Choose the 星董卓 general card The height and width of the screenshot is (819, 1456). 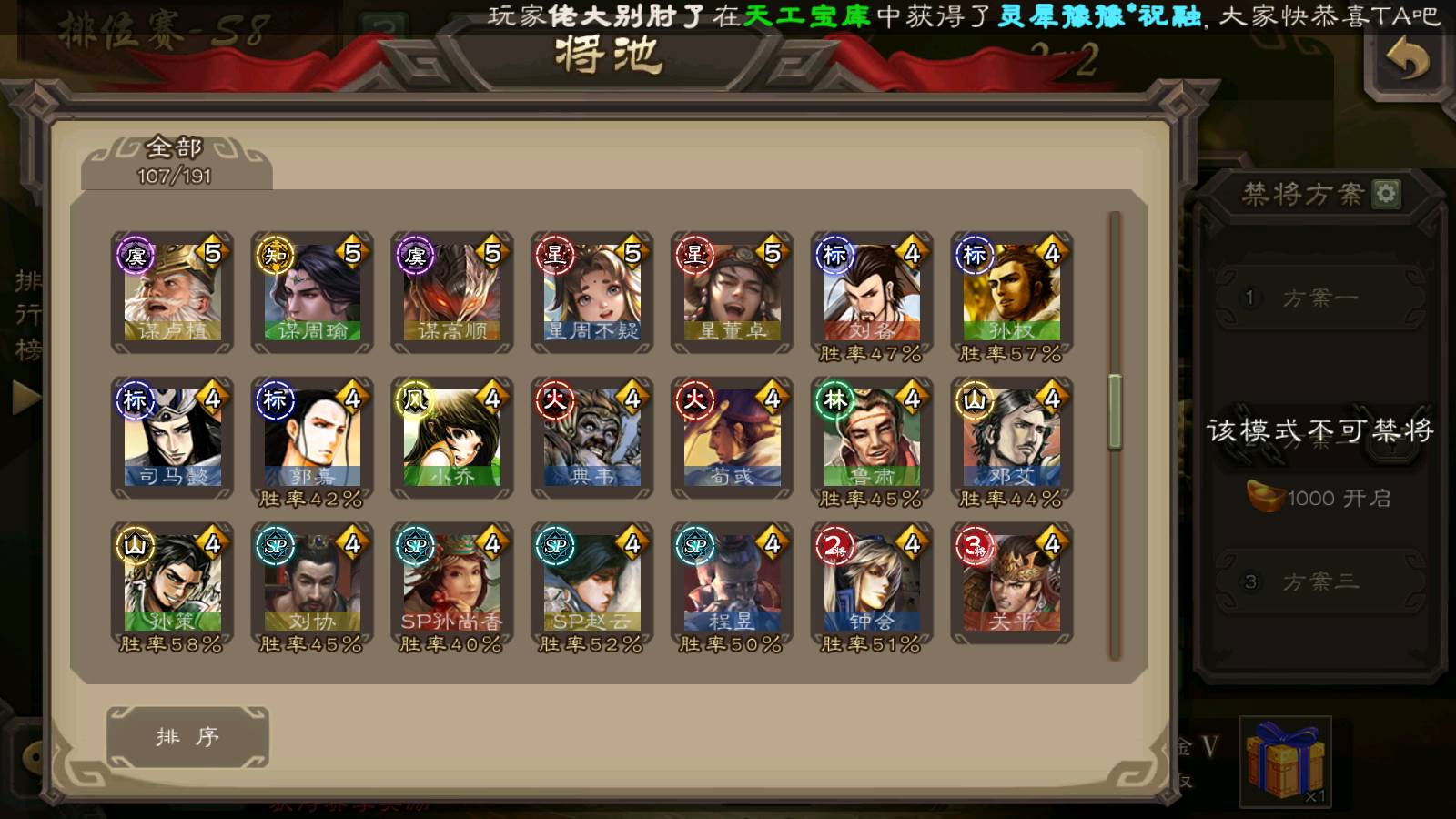click(733, 291)
